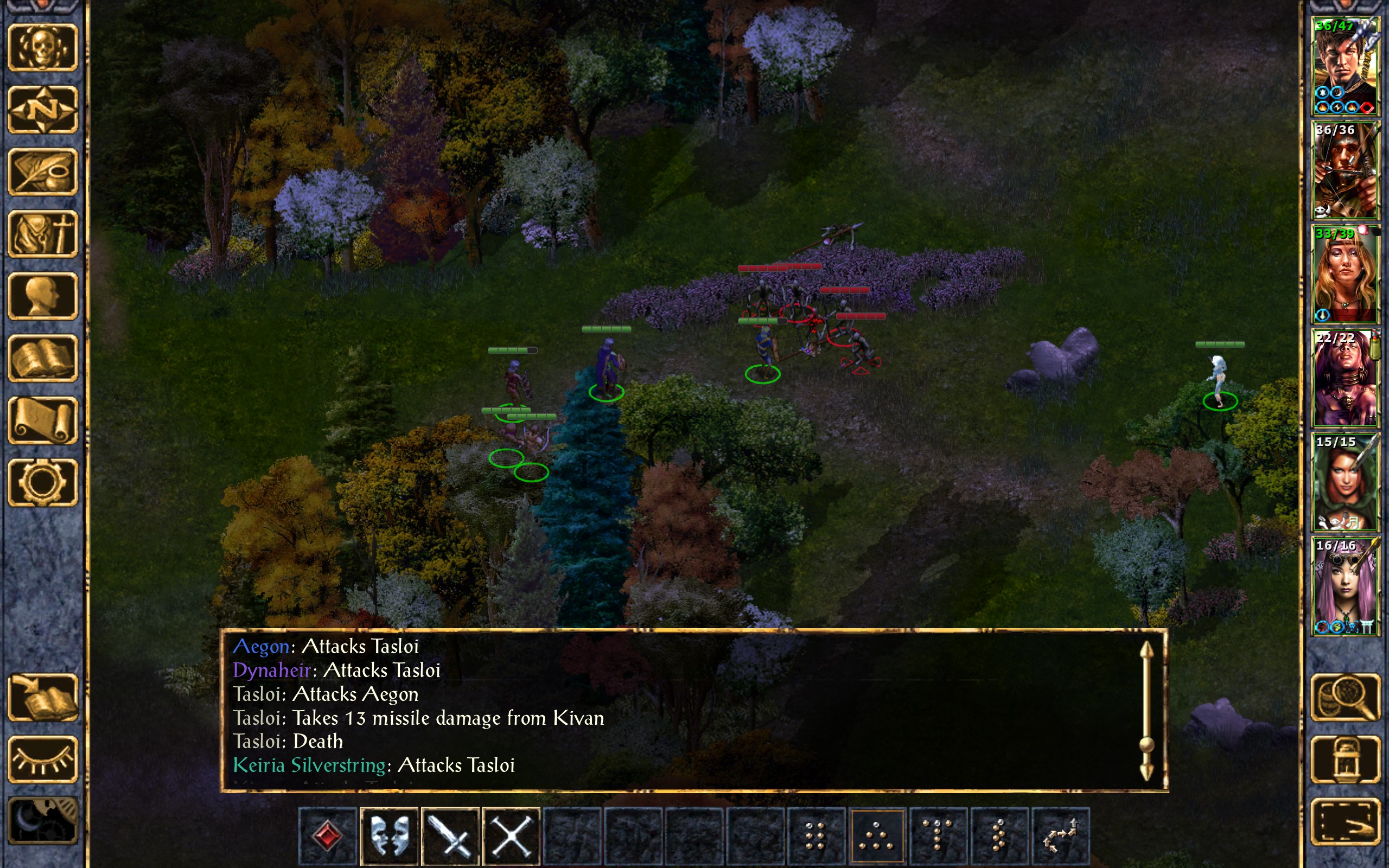This screenshot has height=868, width=1389.
Task: Select the archer portrait showing 36/36
Action: (1345, 170)
